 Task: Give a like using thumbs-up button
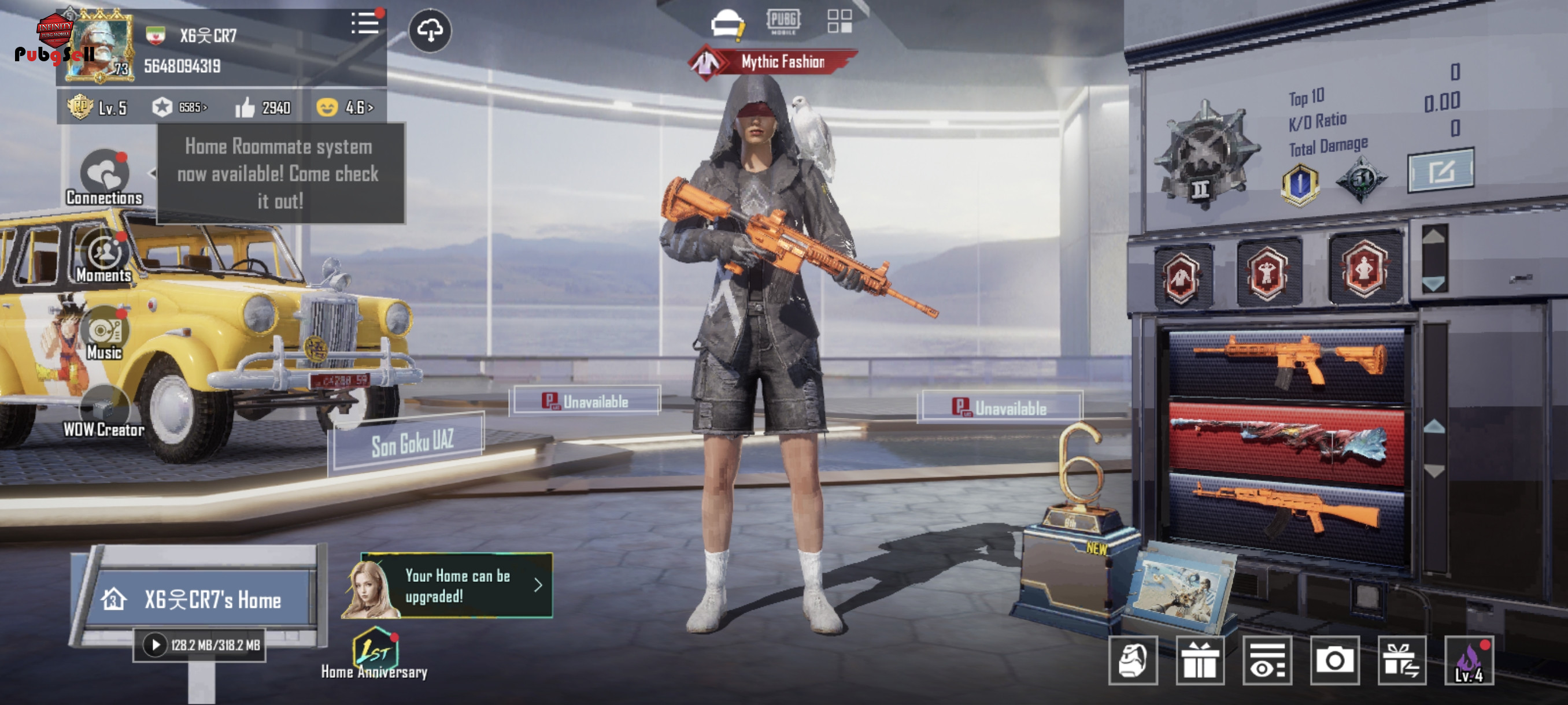tap(245, 107)
